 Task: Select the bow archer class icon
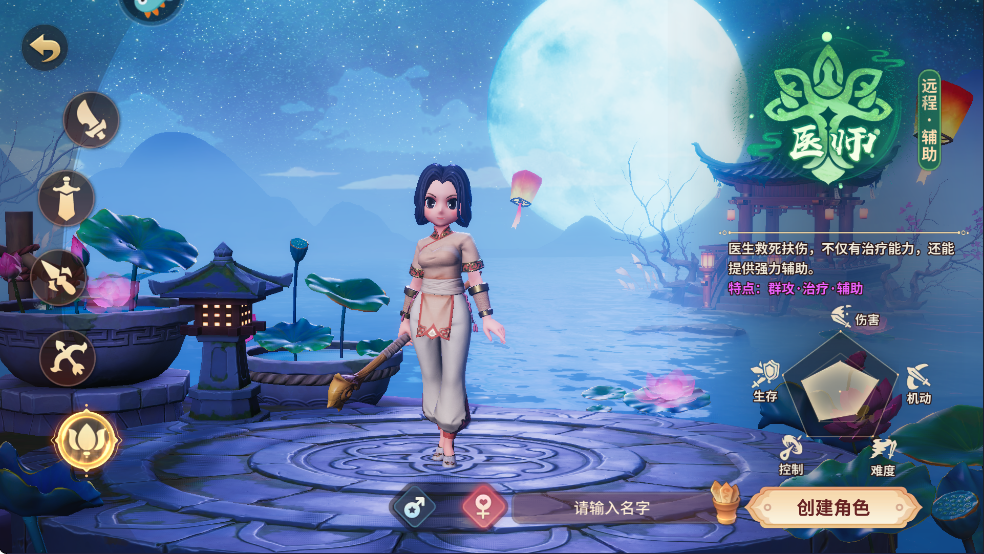pos(68,357)
